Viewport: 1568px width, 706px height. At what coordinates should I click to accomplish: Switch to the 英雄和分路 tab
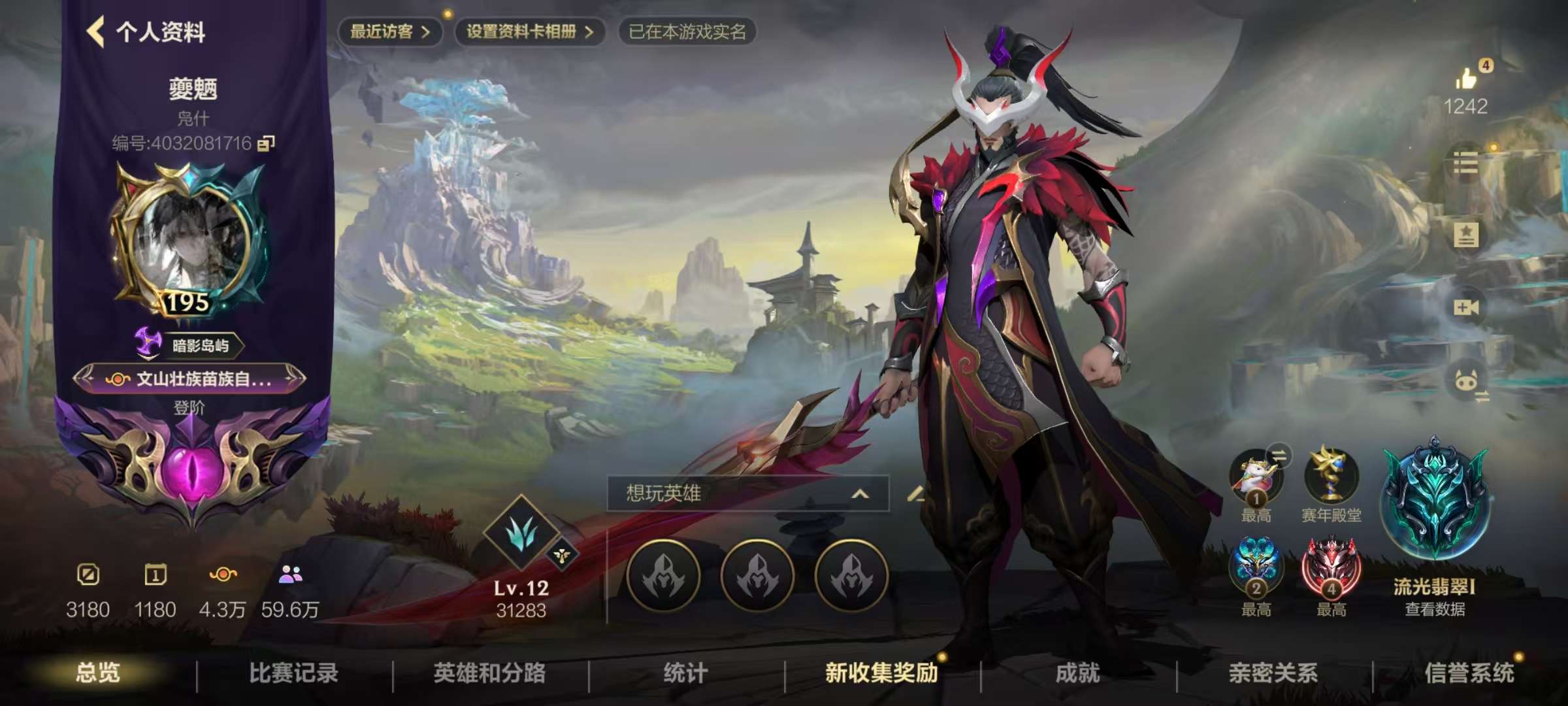(489, 673)
